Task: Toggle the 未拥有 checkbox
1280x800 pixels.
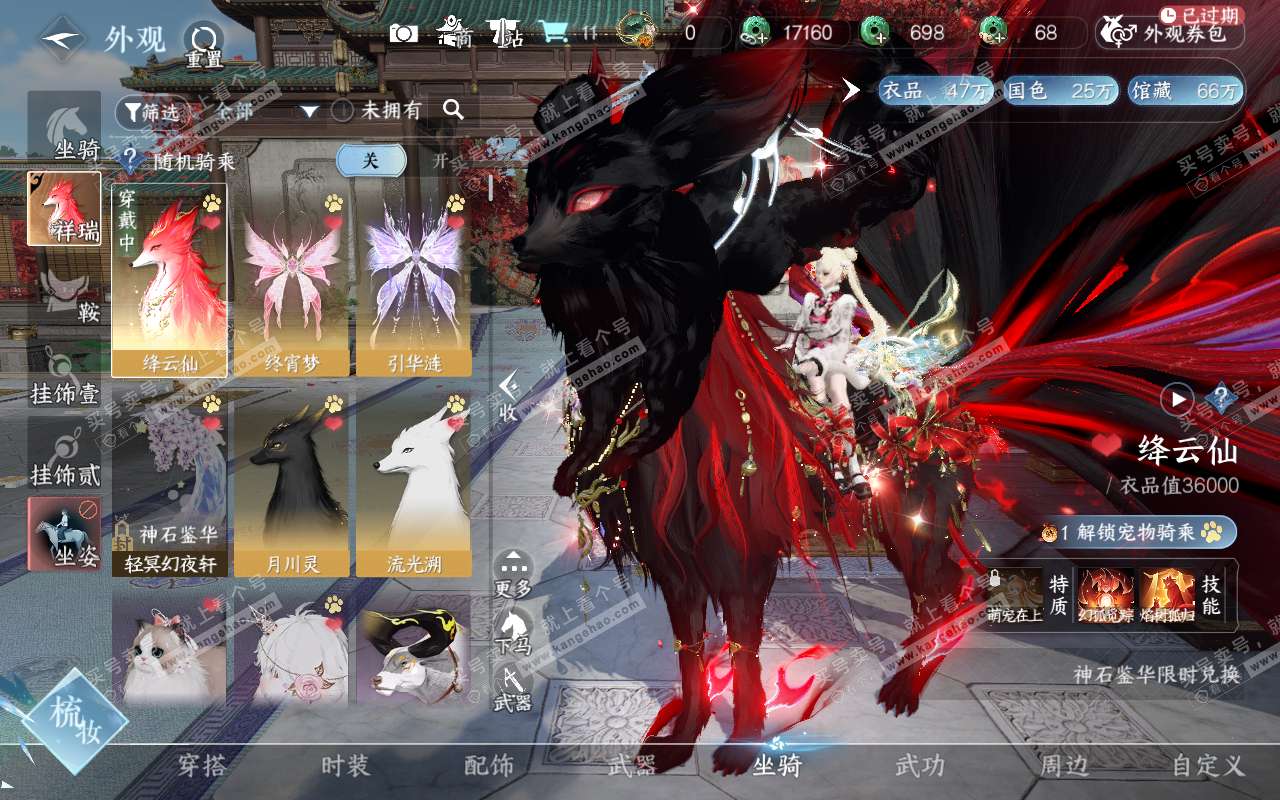Action: click(343, 110)
